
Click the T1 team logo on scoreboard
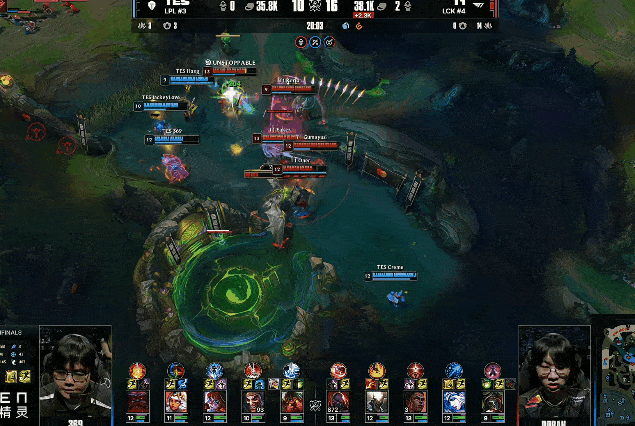click(480, 5)
